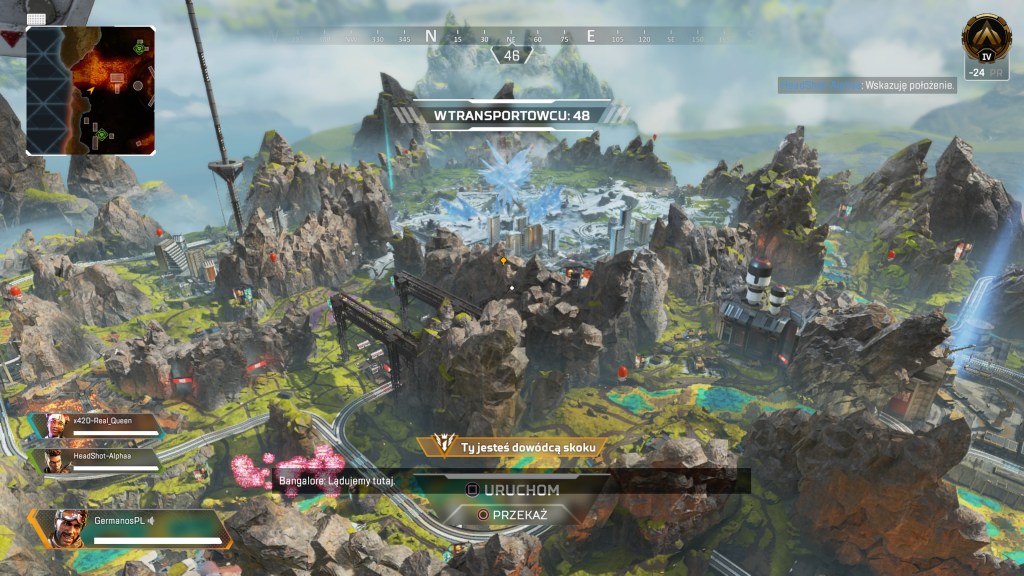Open the minimap

coord(91,91)
